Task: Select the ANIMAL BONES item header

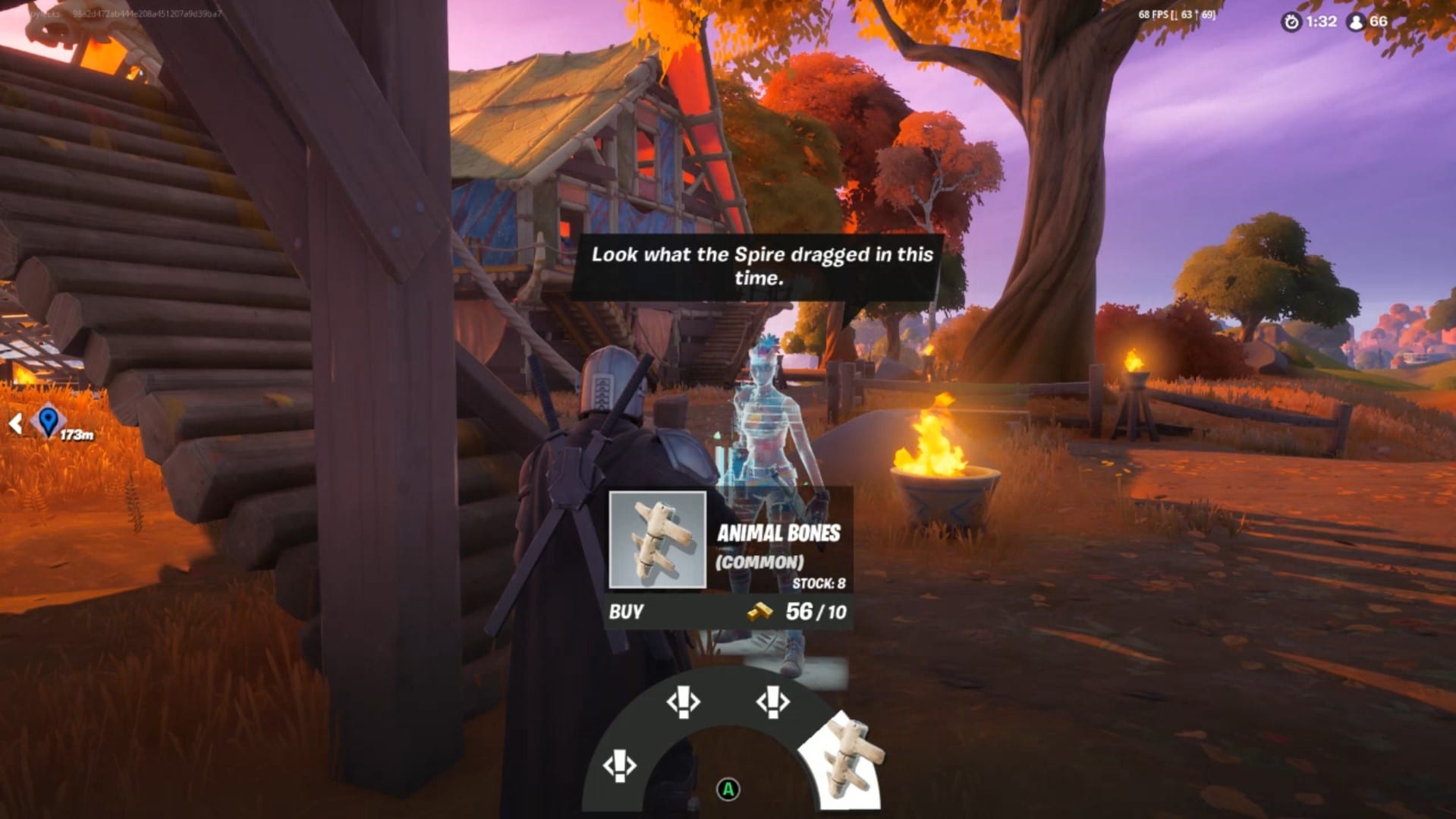Action: 778,532
